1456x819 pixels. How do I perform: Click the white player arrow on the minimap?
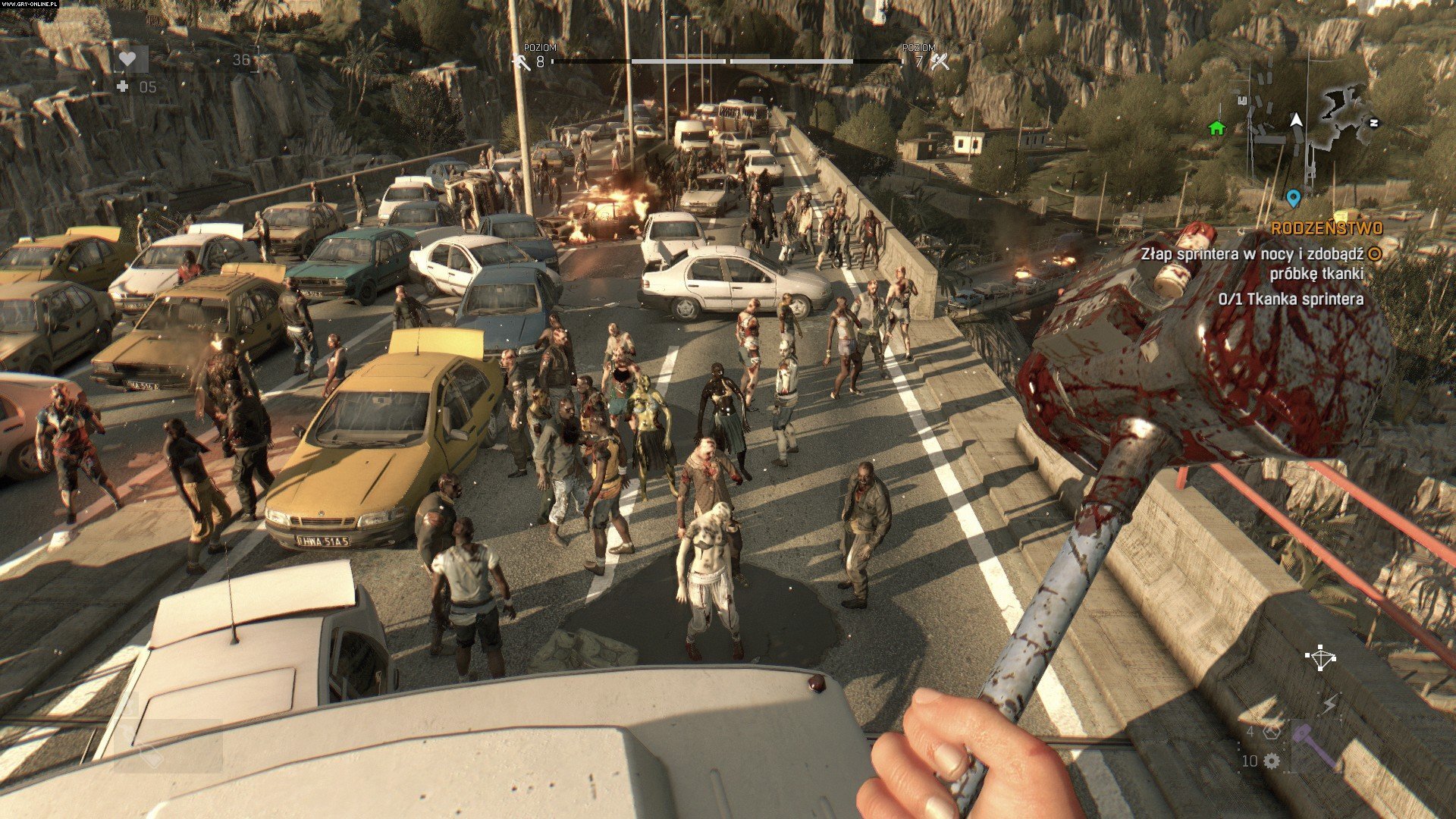(1296, 121)
